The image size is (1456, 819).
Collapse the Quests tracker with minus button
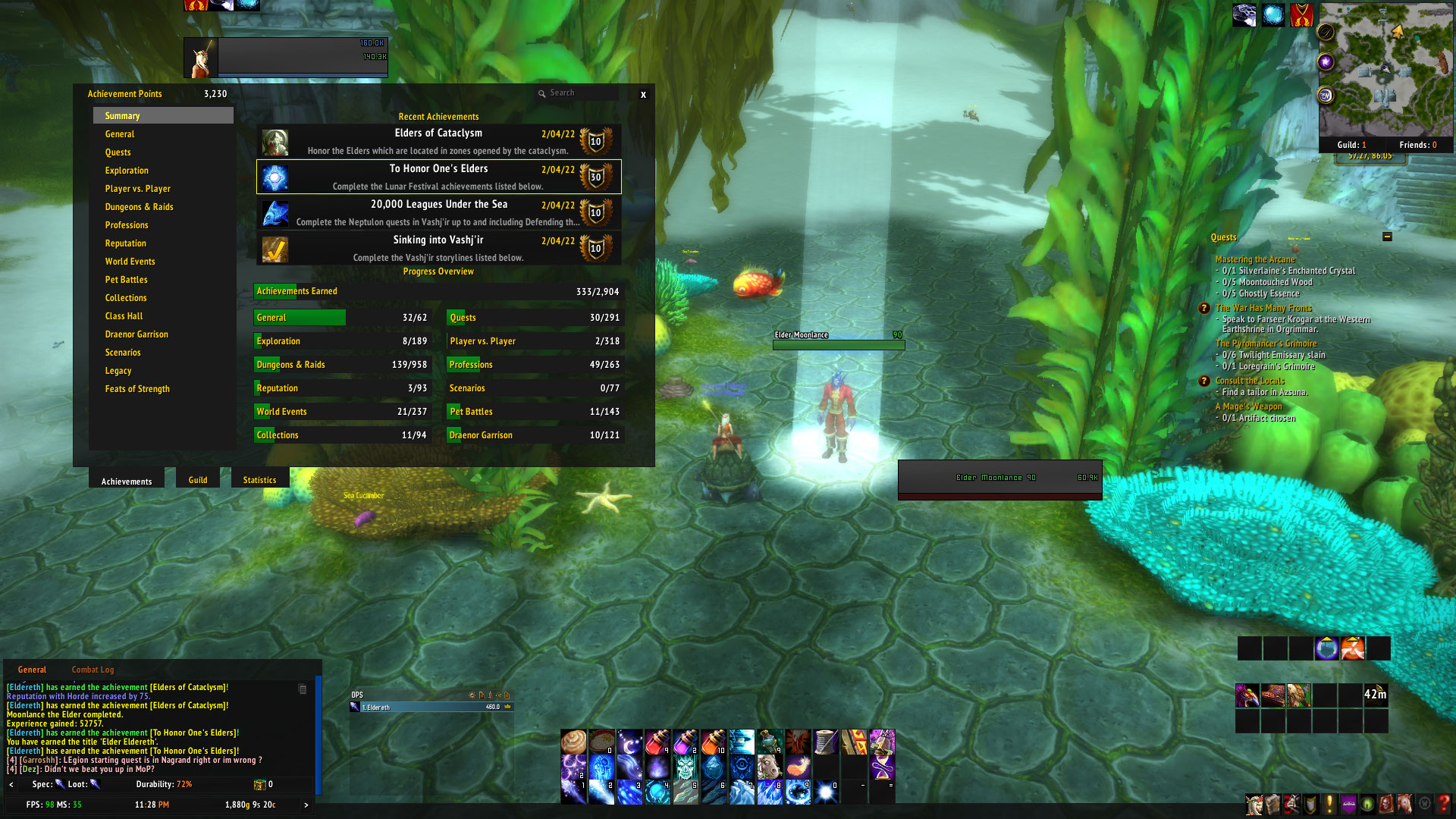click(x=1387, y=237)
